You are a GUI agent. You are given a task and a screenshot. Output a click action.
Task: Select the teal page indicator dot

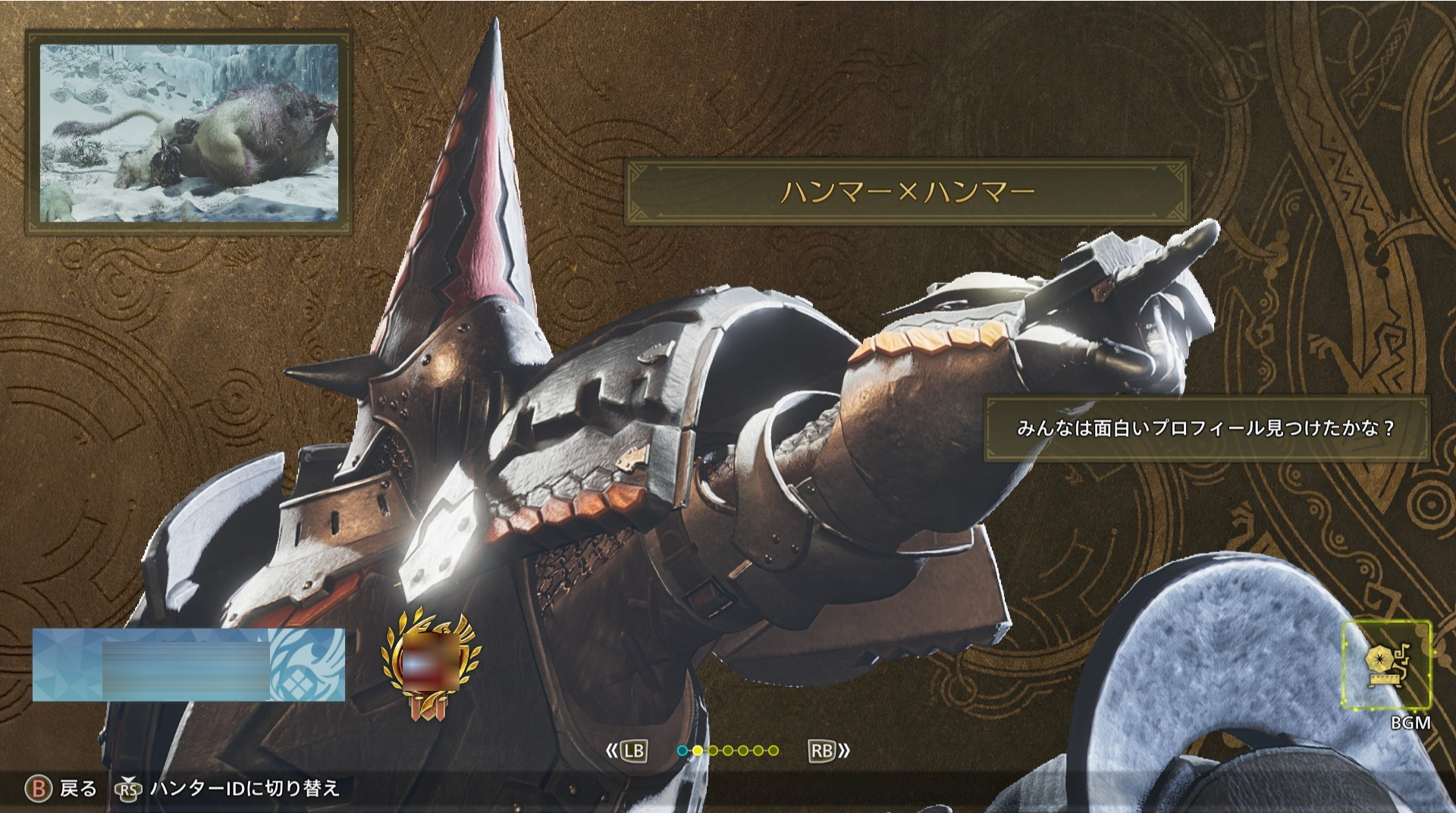pos(682,751)
